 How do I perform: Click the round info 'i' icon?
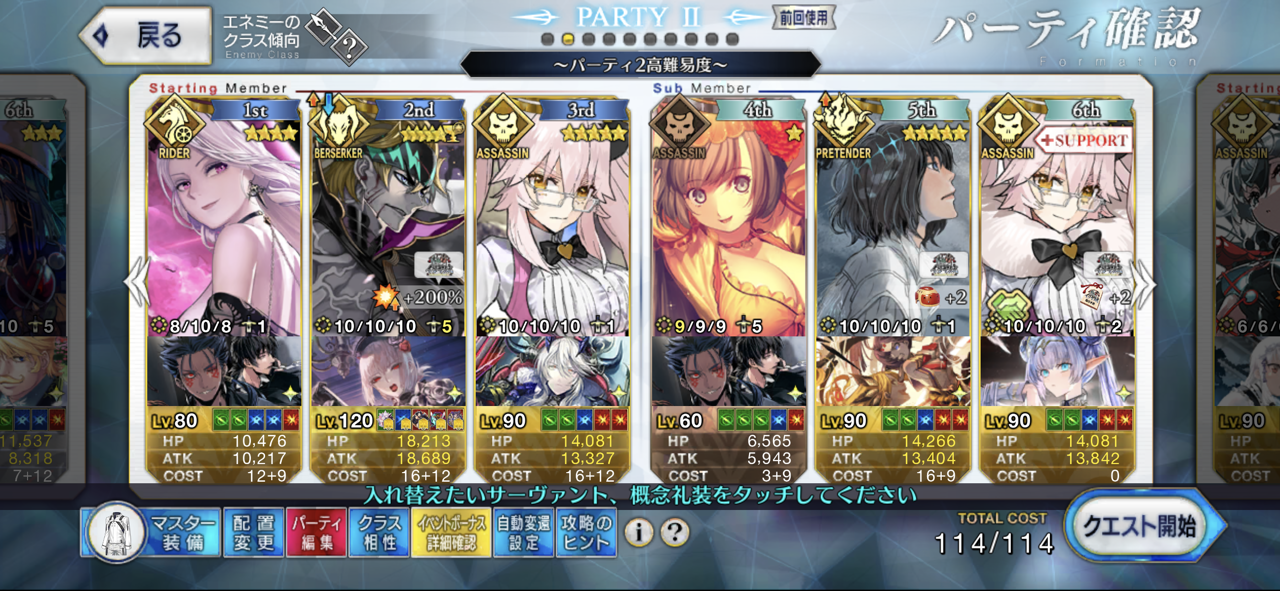pos(639,532)
